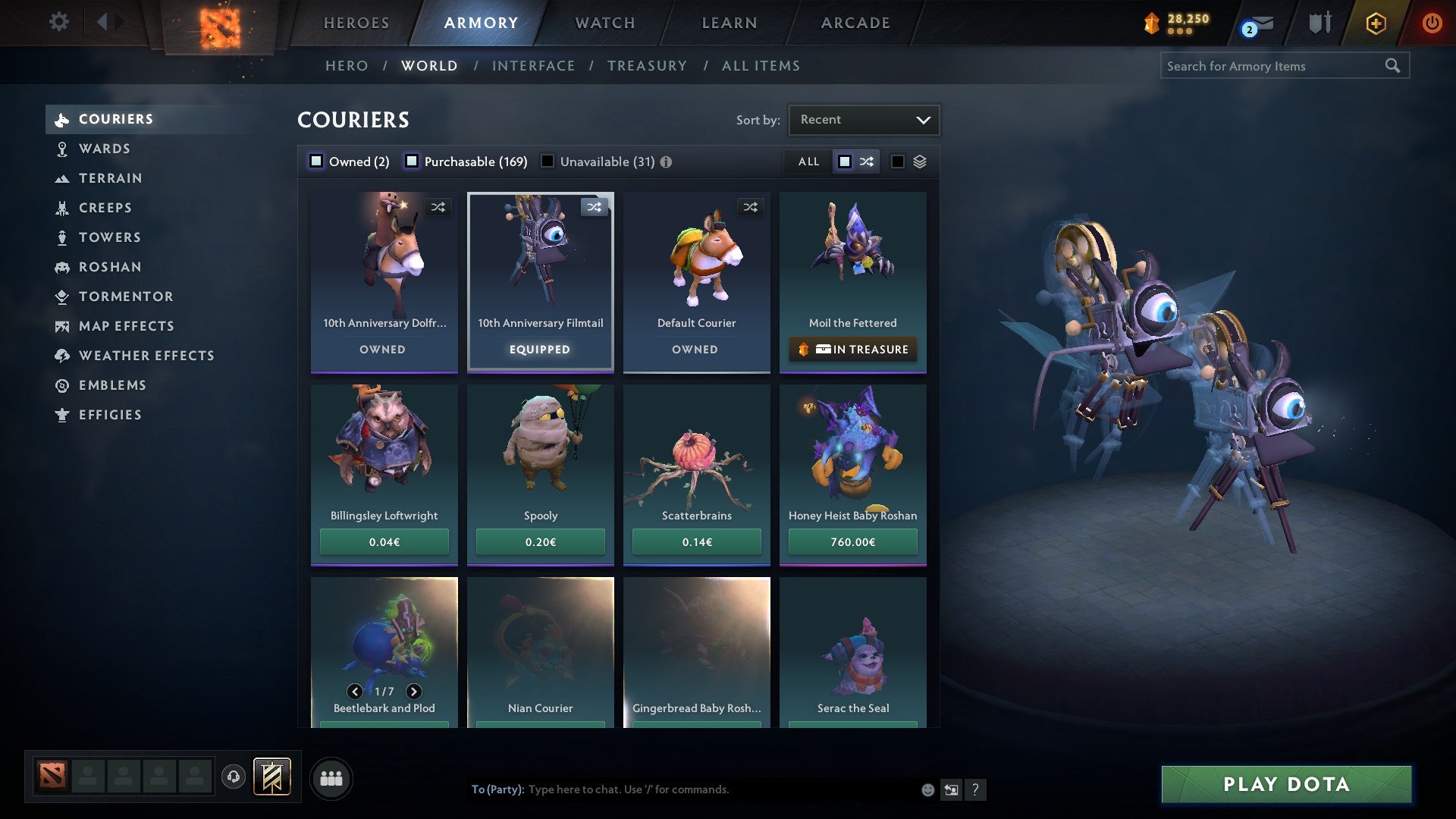Open the layered styles filter icon

[x=918, y=162]
